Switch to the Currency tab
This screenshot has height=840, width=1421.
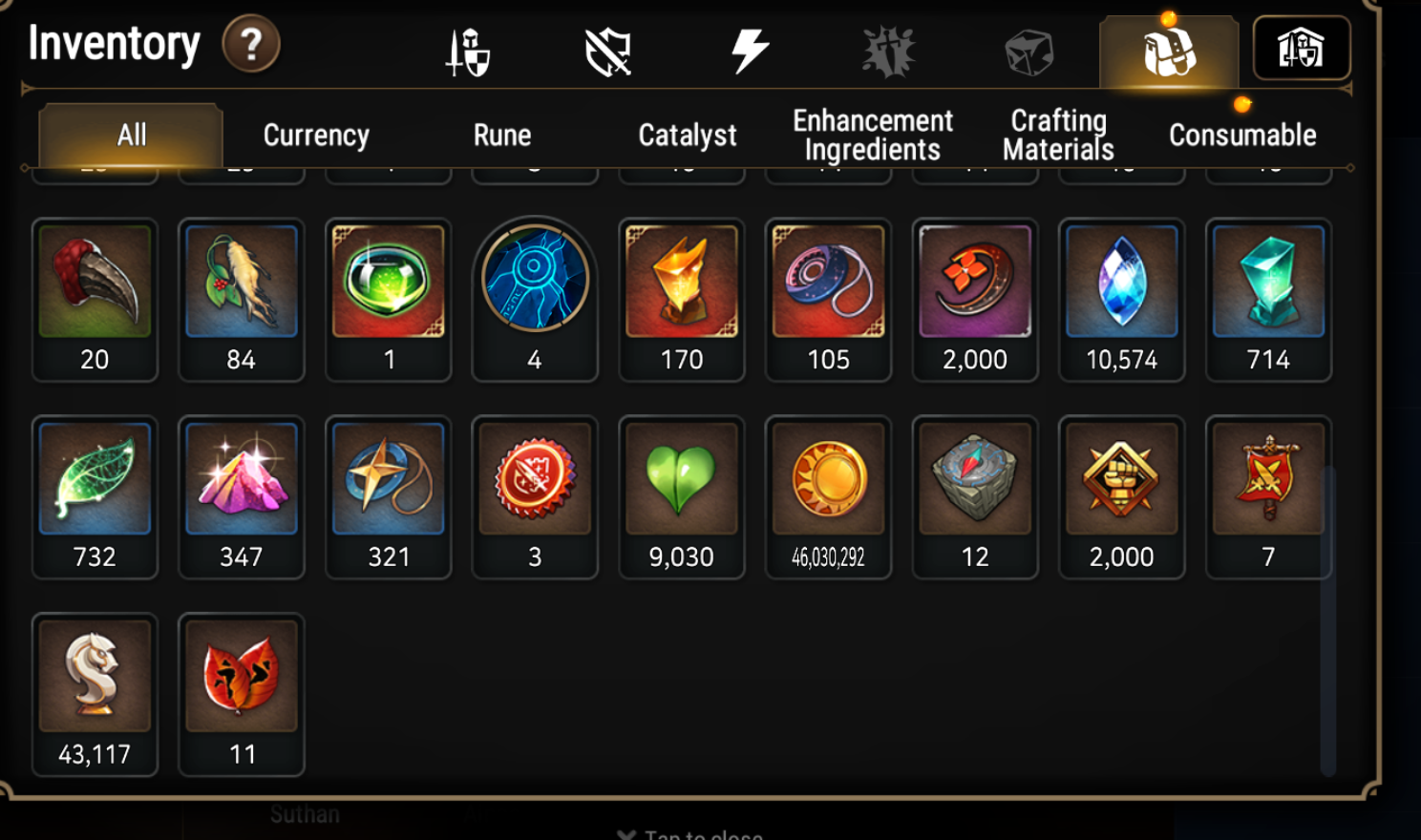(316, 136)
